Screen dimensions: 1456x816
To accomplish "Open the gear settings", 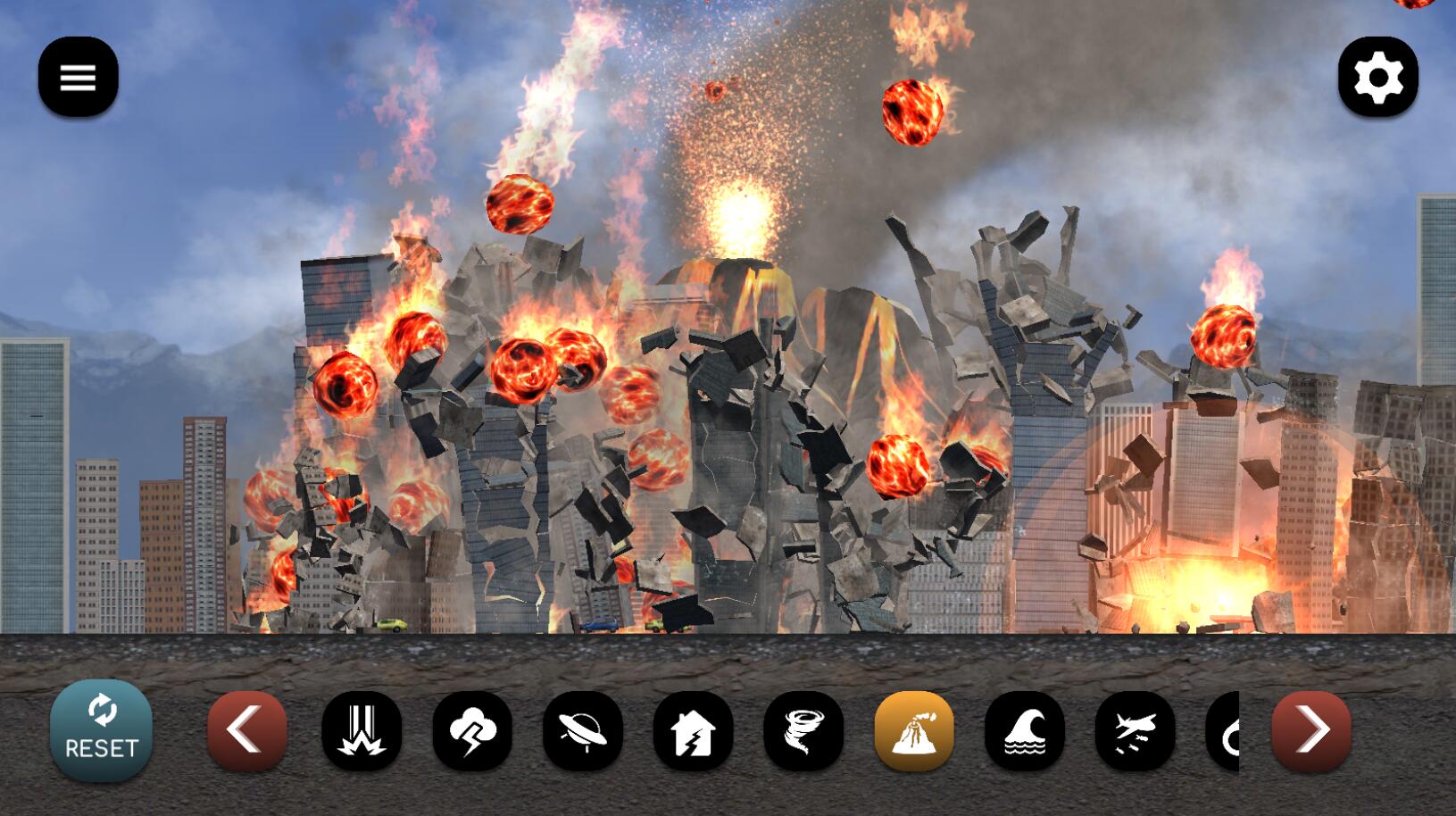I will [1377, 77].
